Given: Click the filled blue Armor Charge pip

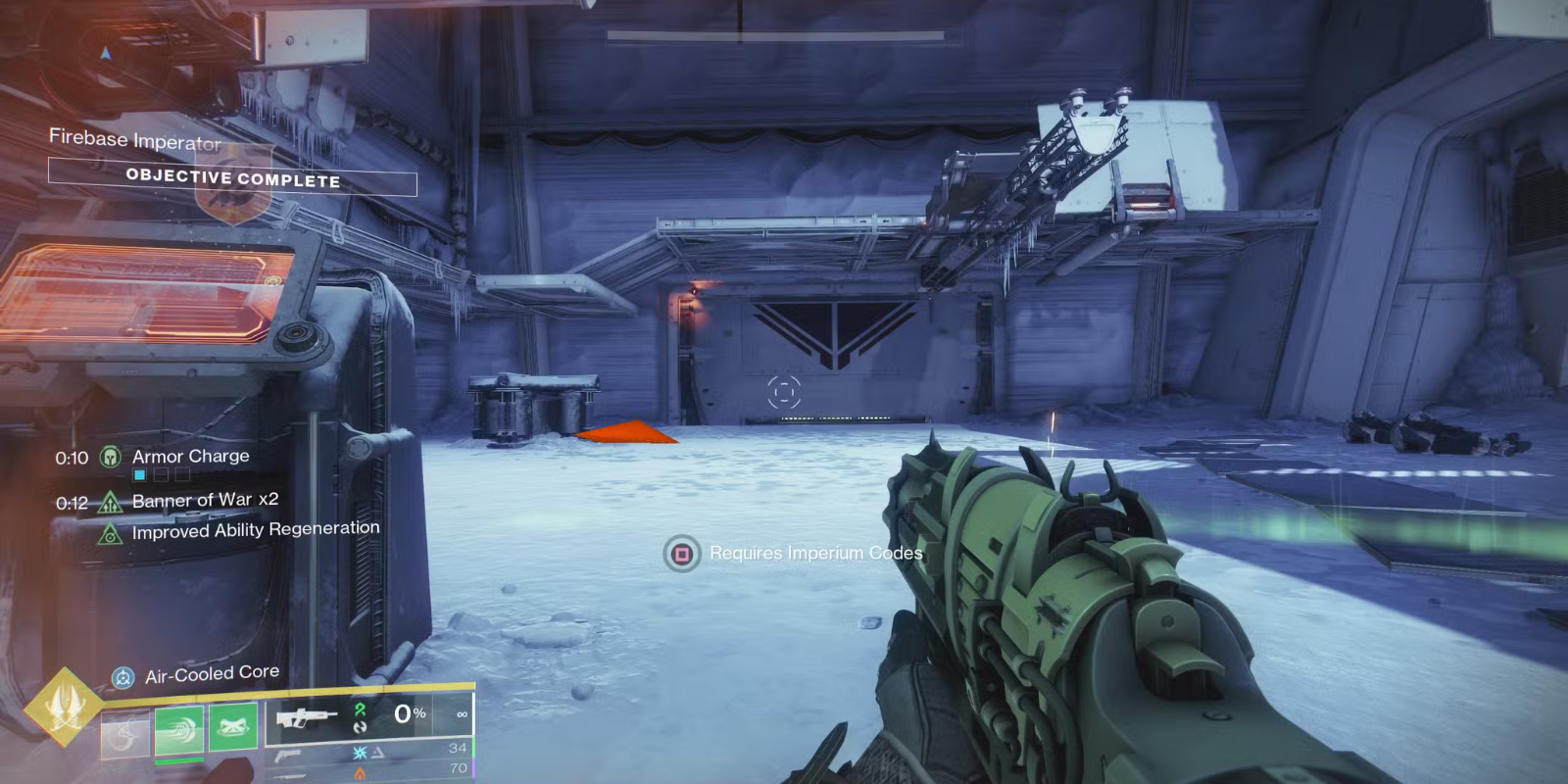Looking at the screenshot, I should pos(139,475).
